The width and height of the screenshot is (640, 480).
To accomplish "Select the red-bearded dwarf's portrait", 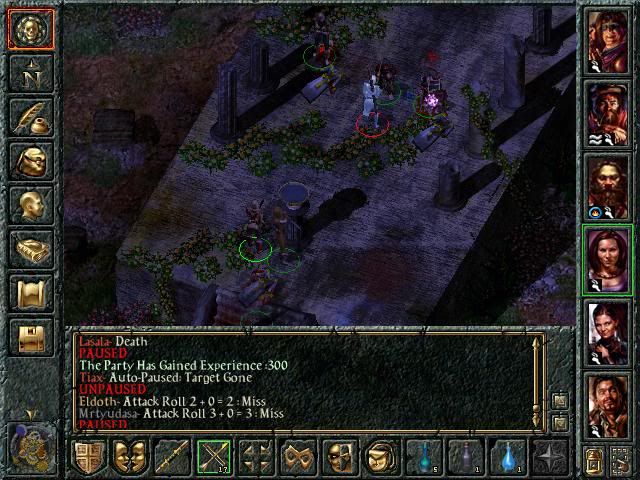I will coord(606,185).
